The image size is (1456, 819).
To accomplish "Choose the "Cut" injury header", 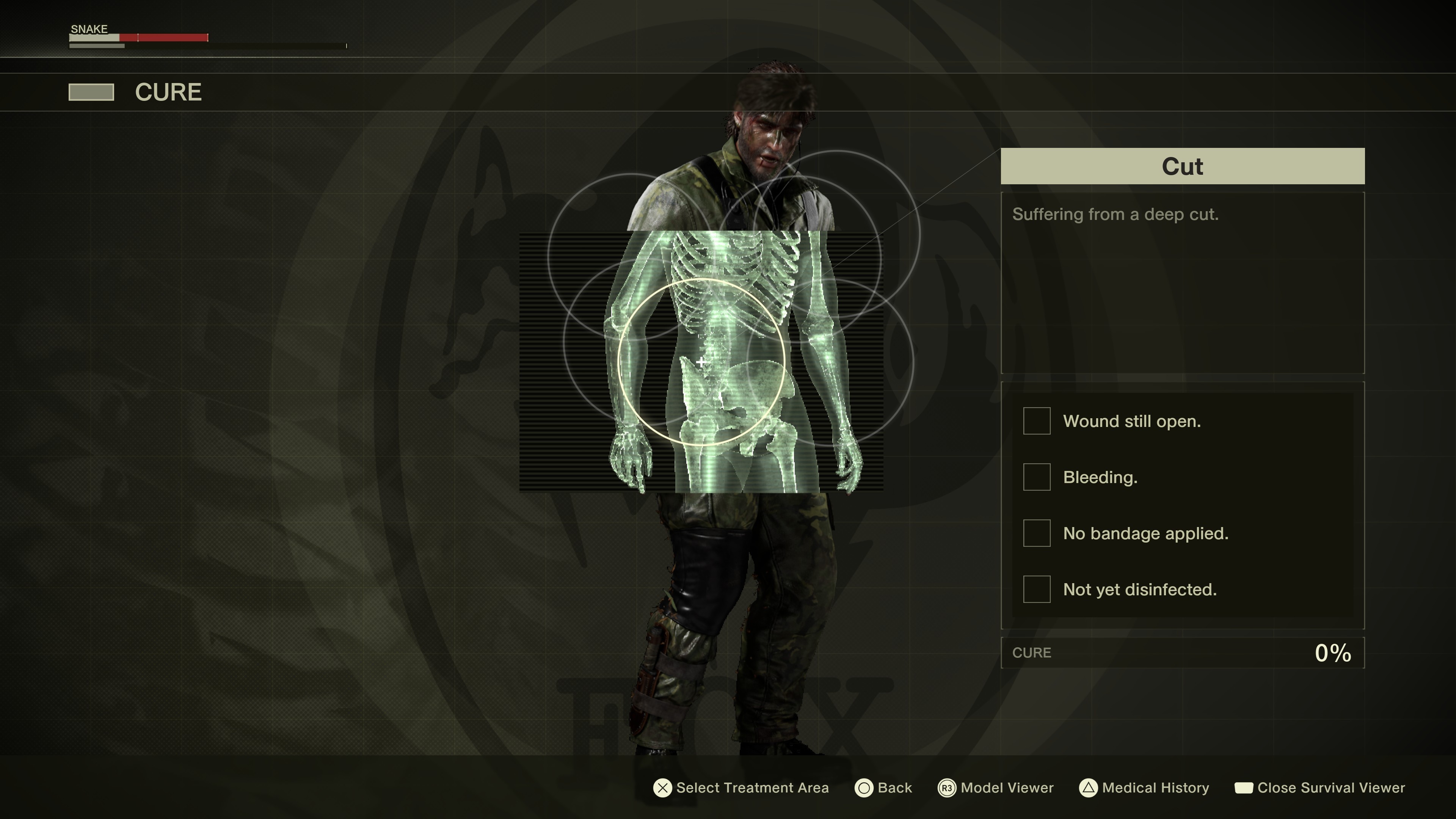I will [1183, 166].
